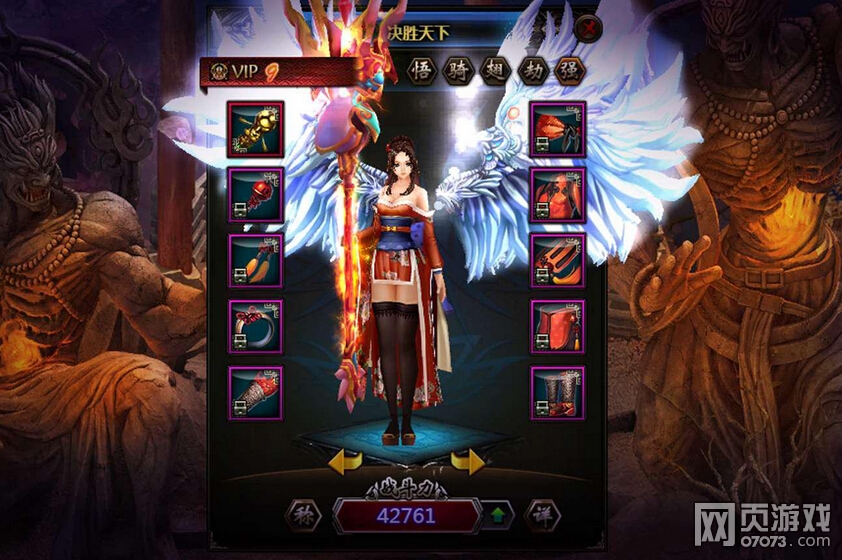Inspect the red helmet equipment slot
This screenshot has height=560, width=842.
(x=557, y=129)
